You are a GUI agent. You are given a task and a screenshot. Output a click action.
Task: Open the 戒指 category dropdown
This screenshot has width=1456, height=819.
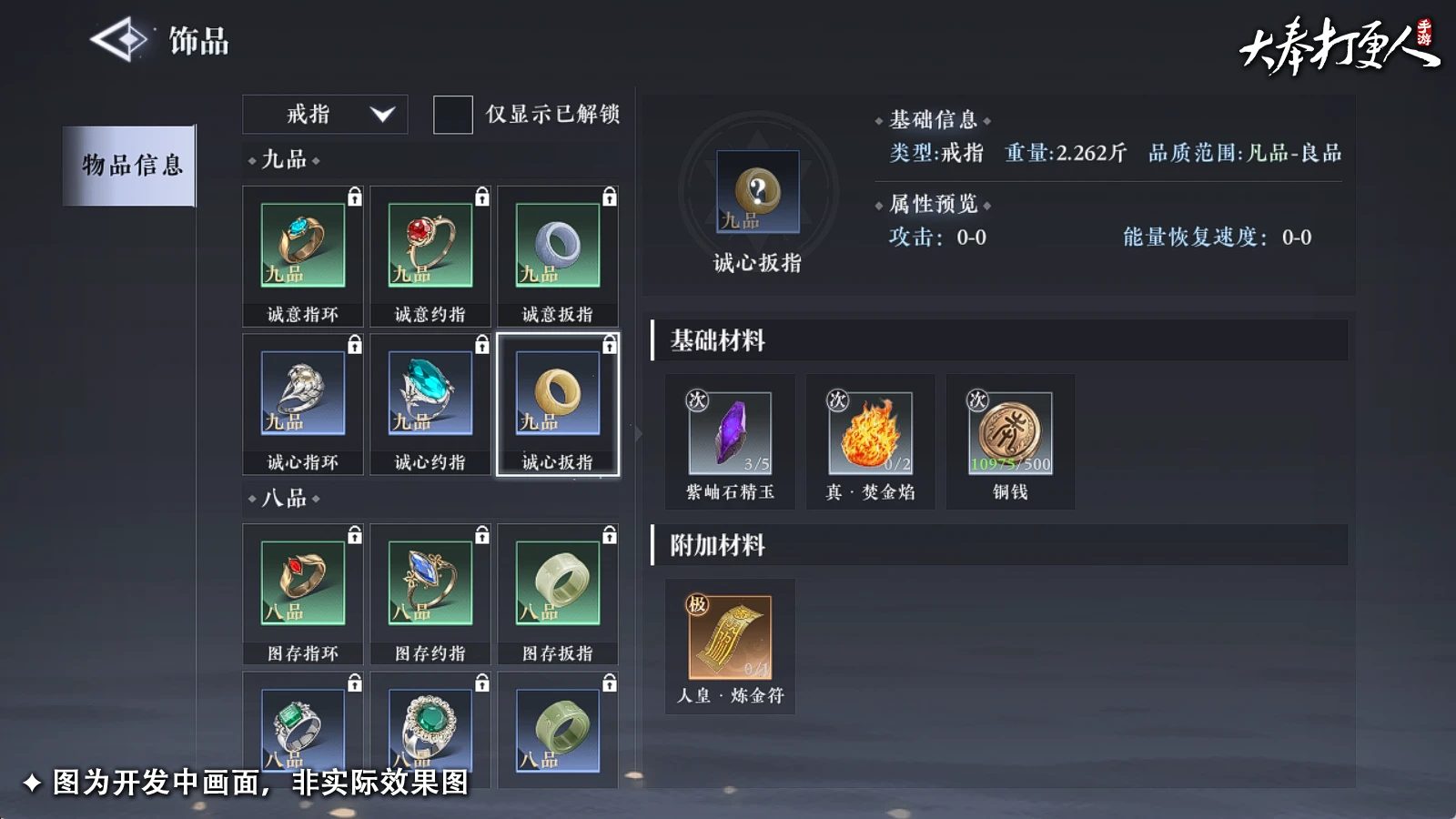(325, 114)
